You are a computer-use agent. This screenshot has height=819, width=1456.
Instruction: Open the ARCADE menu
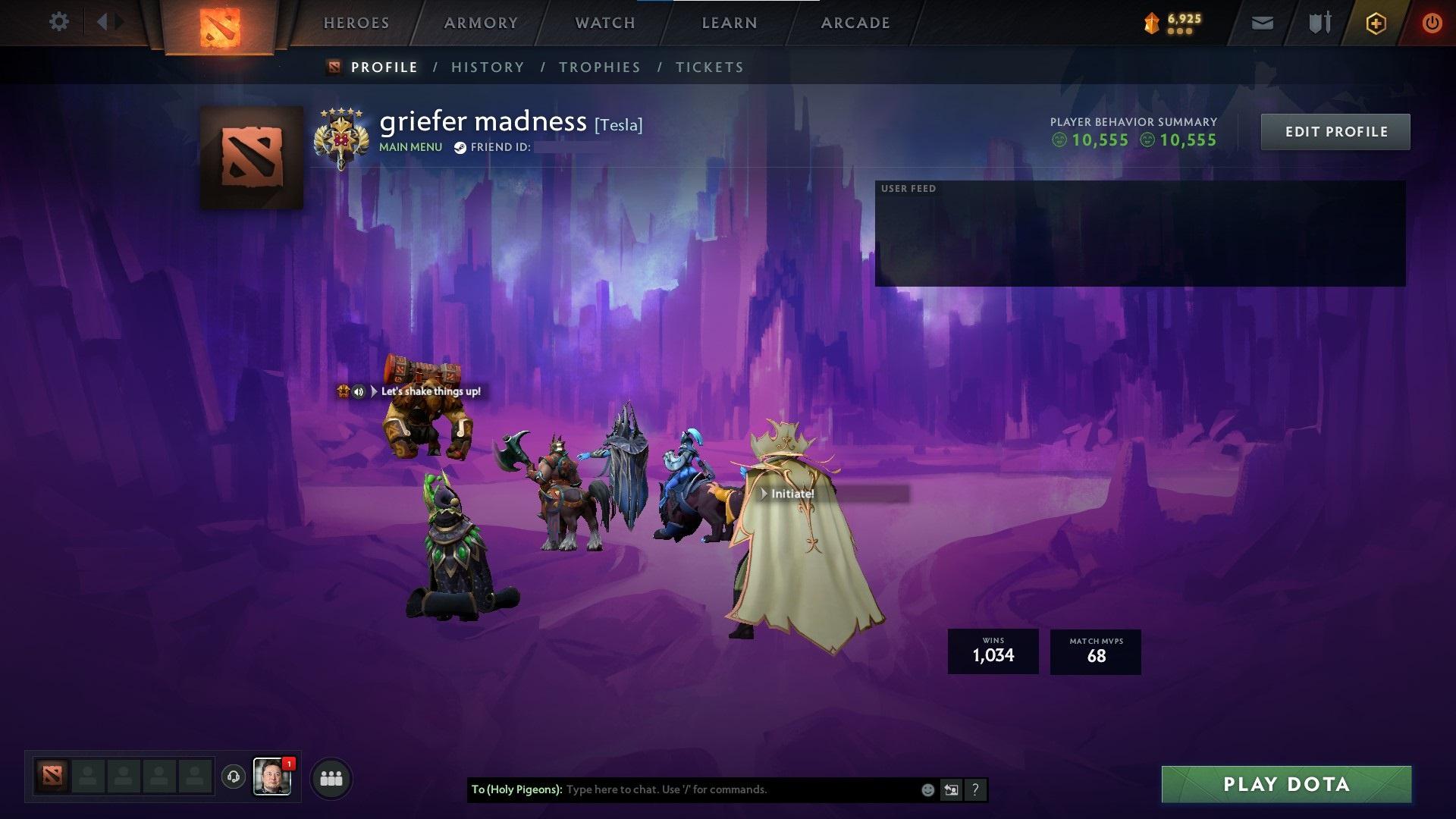[x=855, y=22]
